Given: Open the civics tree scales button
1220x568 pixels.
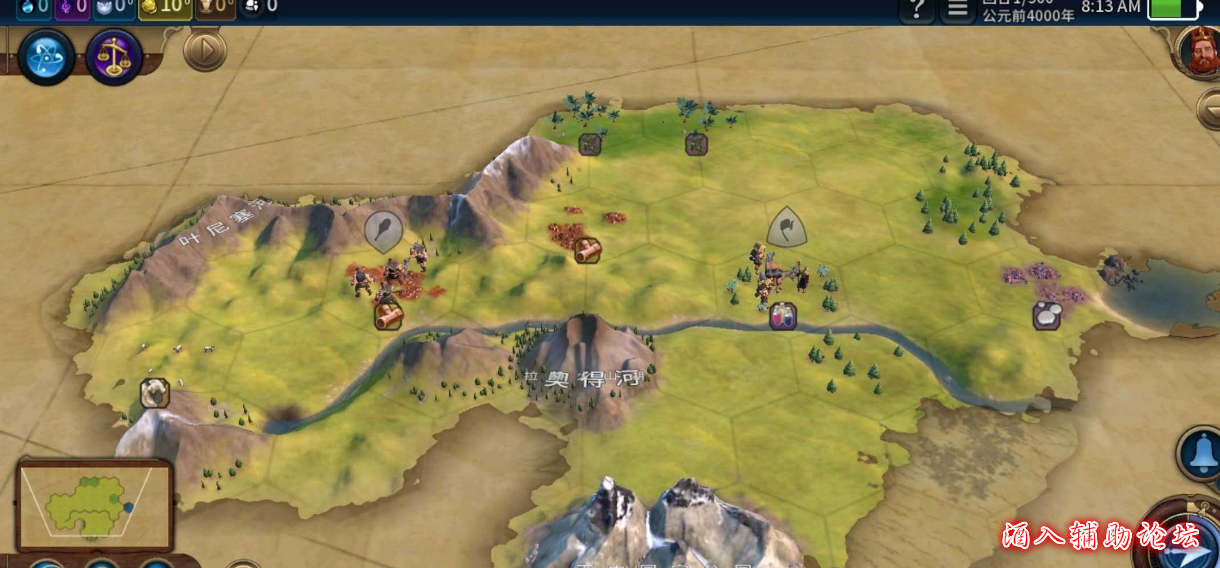Looking at the screenshot, I should 114,57.
